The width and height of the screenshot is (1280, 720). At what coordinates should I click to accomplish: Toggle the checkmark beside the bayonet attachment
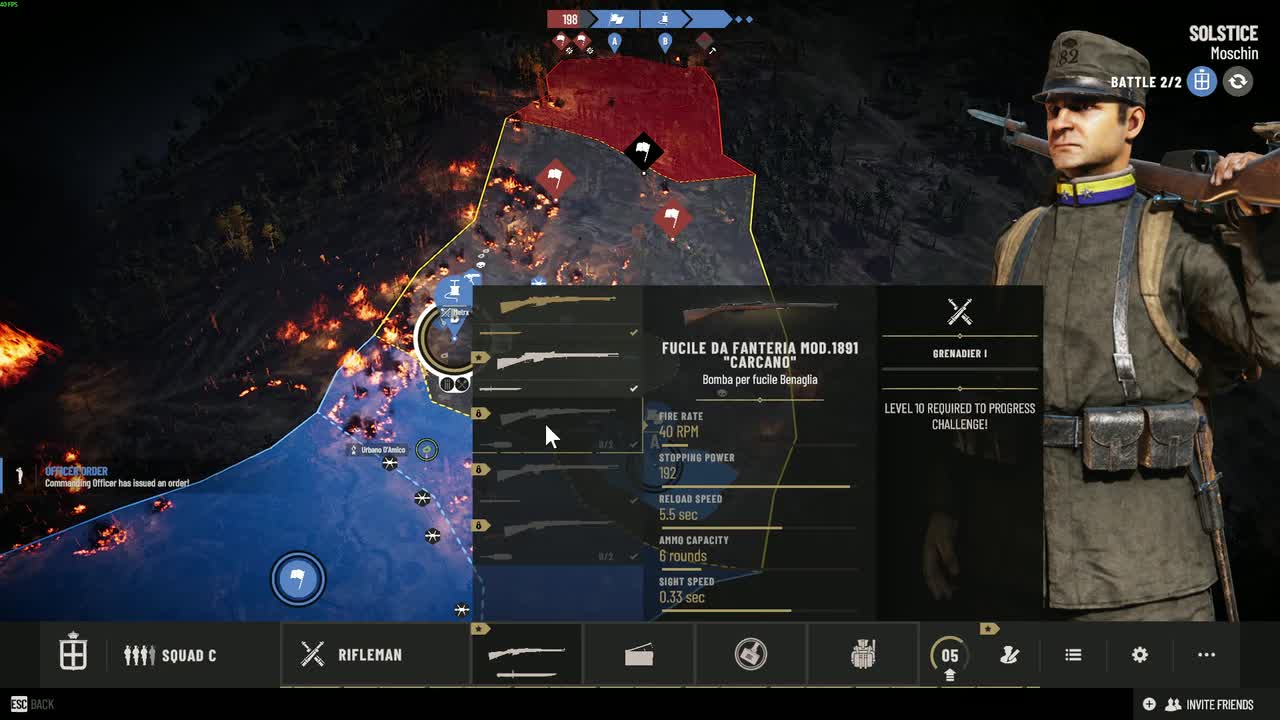coord(633,388)
